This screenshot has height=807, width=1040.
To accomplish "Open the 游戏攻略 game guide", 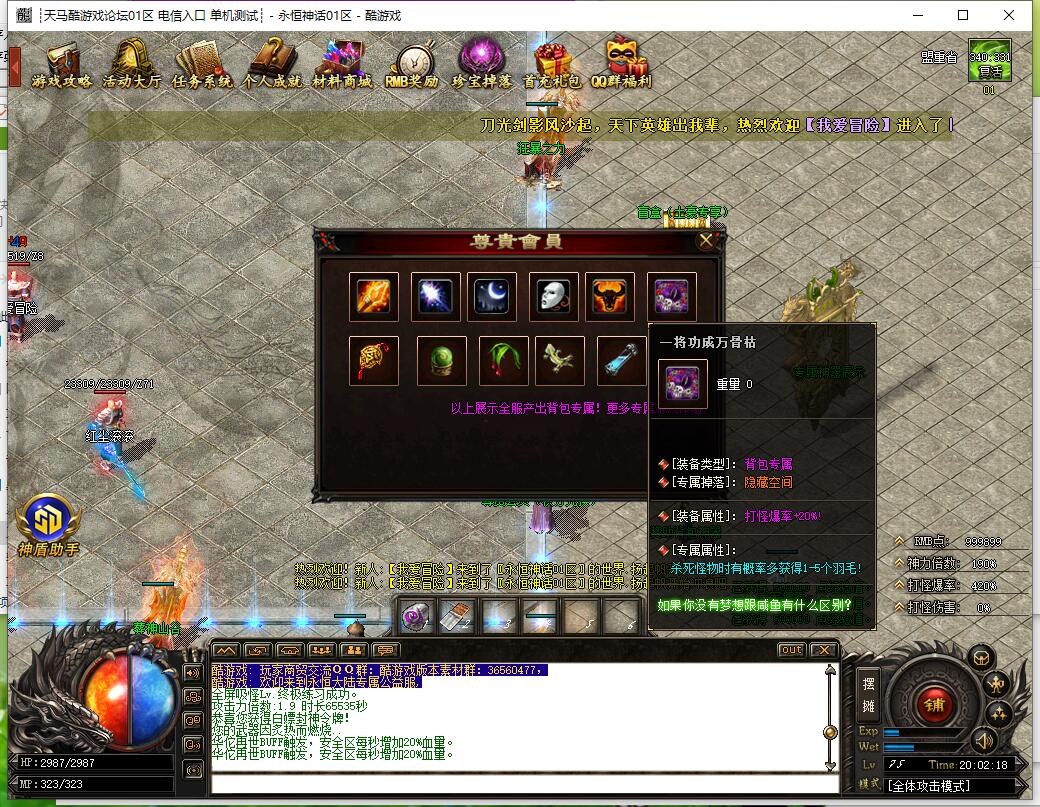I will pyautogui.click(x=61, y=64).
